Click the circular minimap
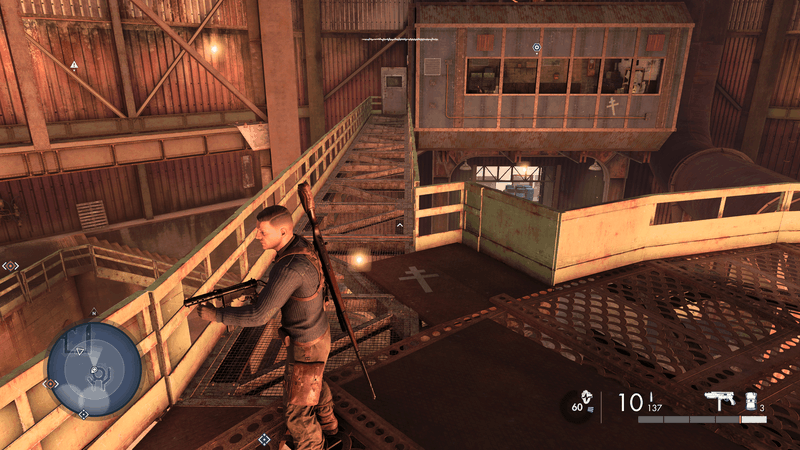800x450 pixels. (x=96, y=369)
